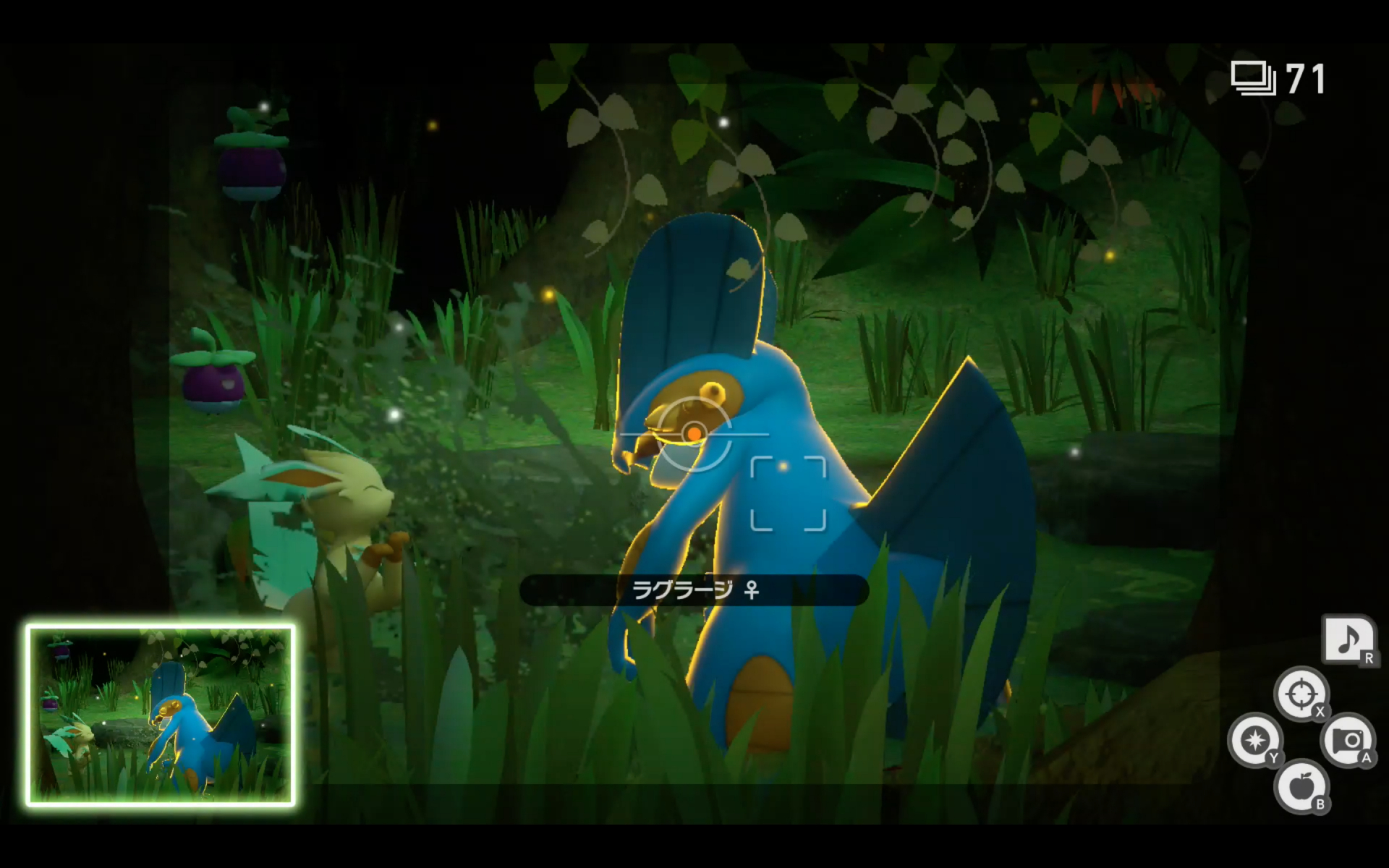Image resolution: width=1389 pixels, height=868 pixels.
Task: Take a photo with the camera icon
Action: (x=1348, y=740)
